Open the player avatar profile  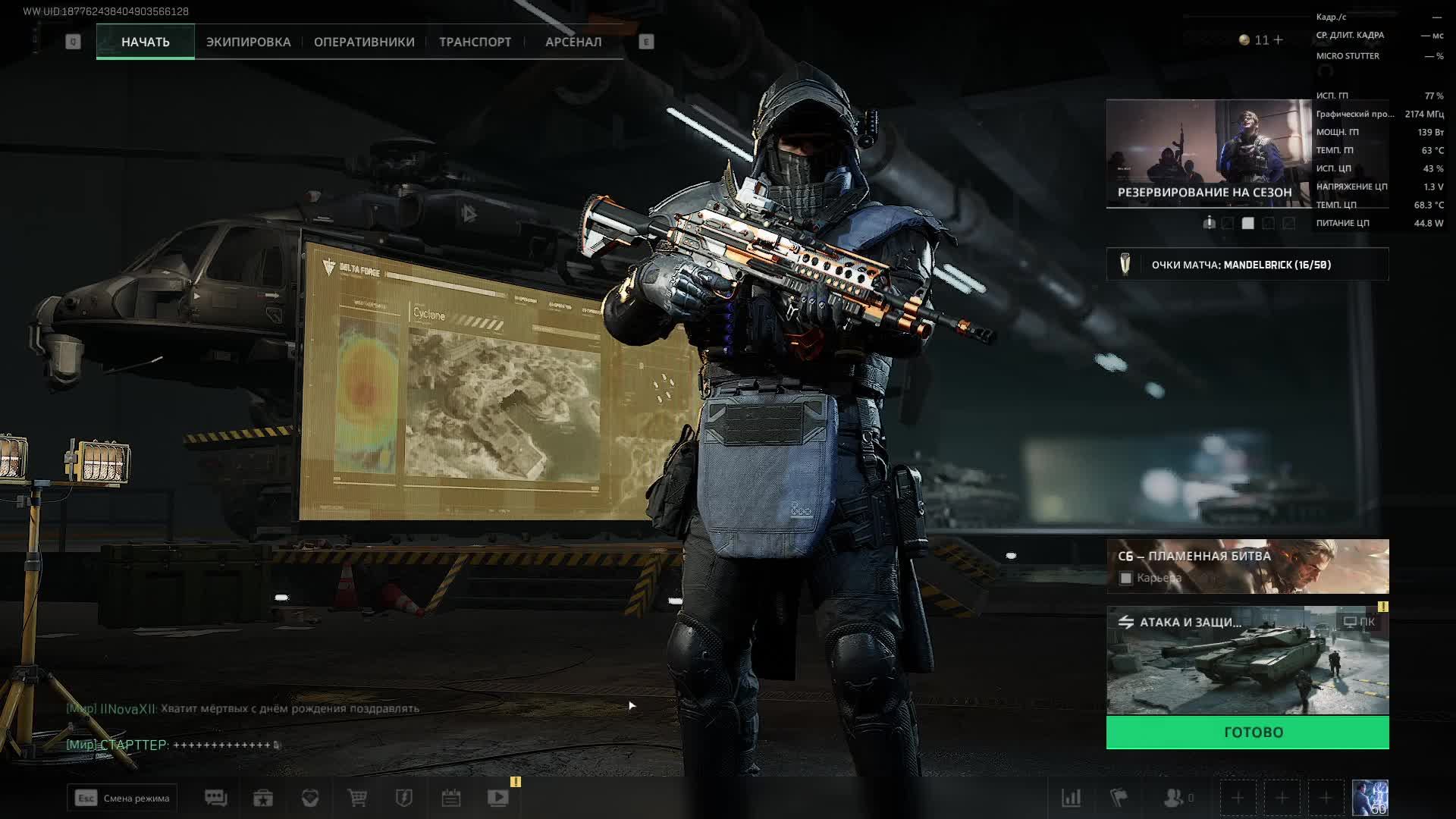[1370, 798]
